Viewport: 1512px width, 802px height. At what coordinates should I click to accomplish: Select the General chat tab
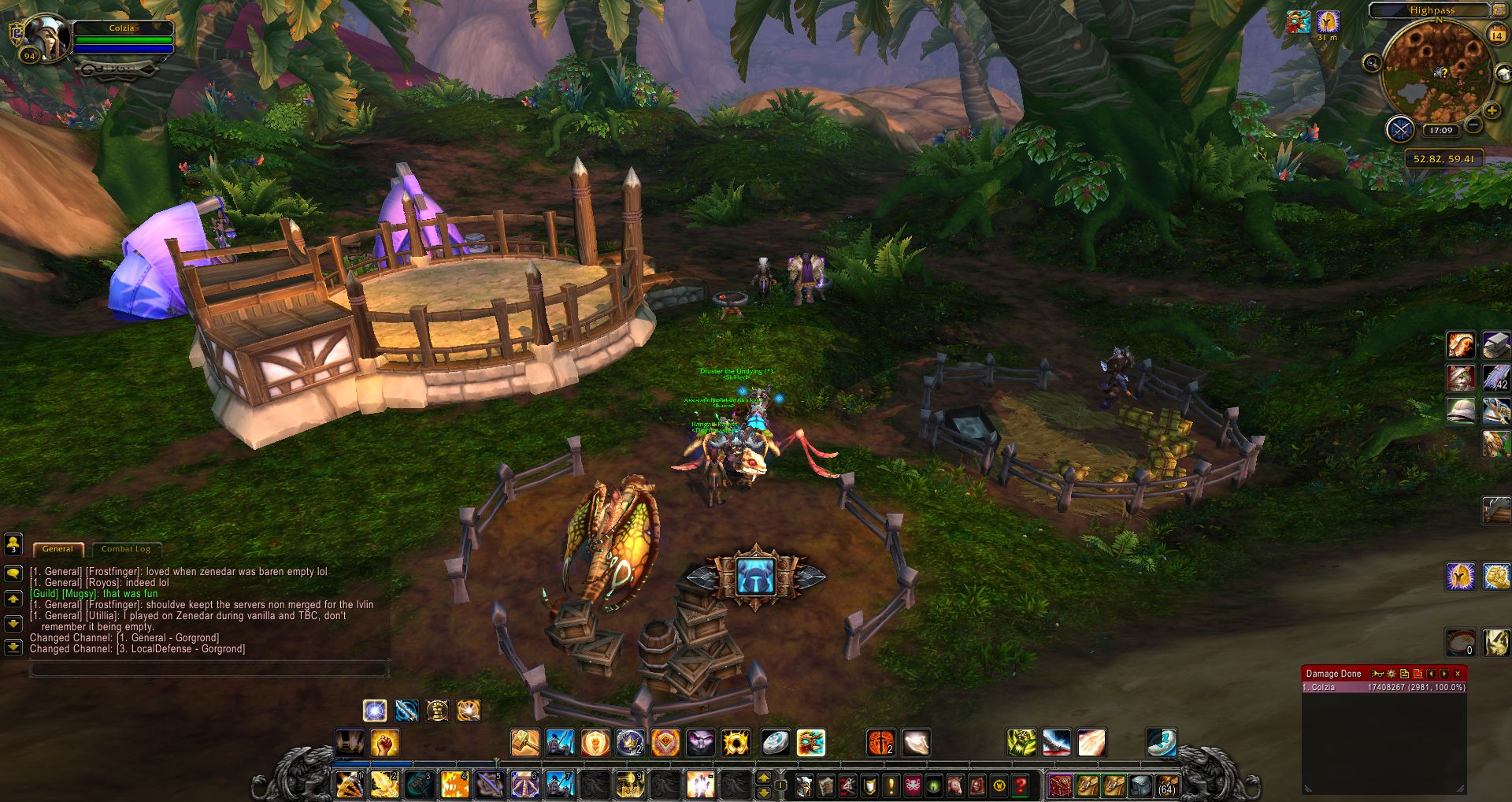pyautogui.click(x=57, y=549)
